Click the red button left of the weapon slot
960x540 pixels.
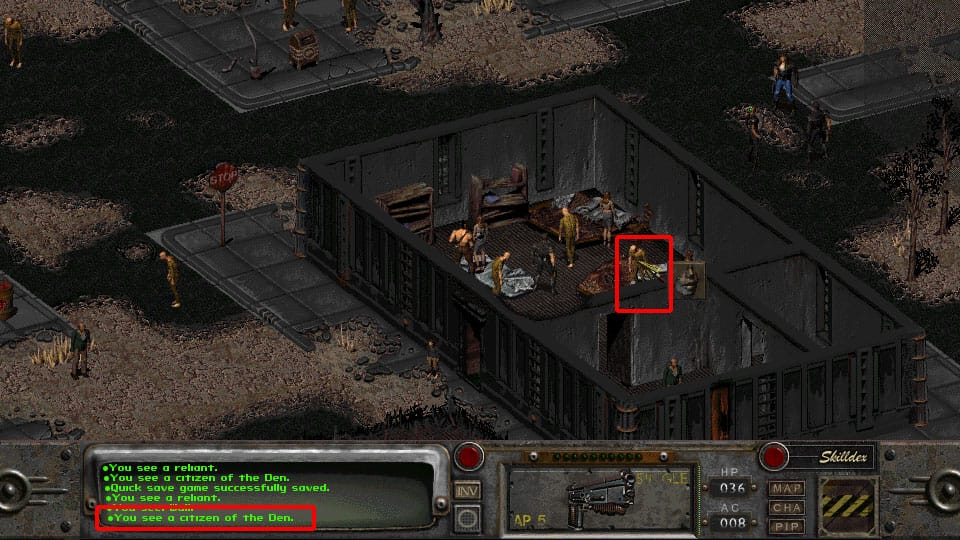(x=467, y=458)
